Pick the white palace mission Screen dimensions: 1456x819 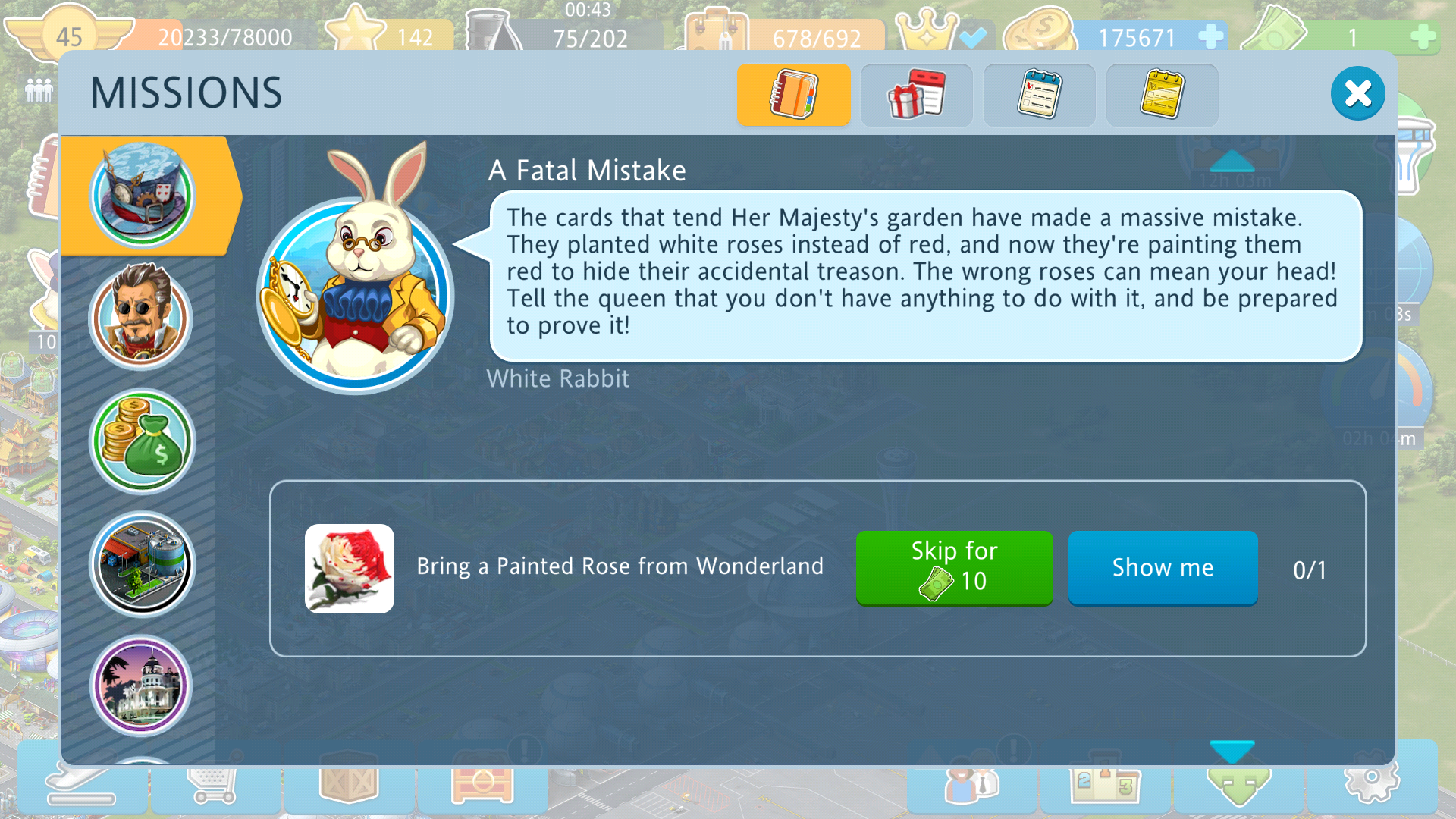142,686
